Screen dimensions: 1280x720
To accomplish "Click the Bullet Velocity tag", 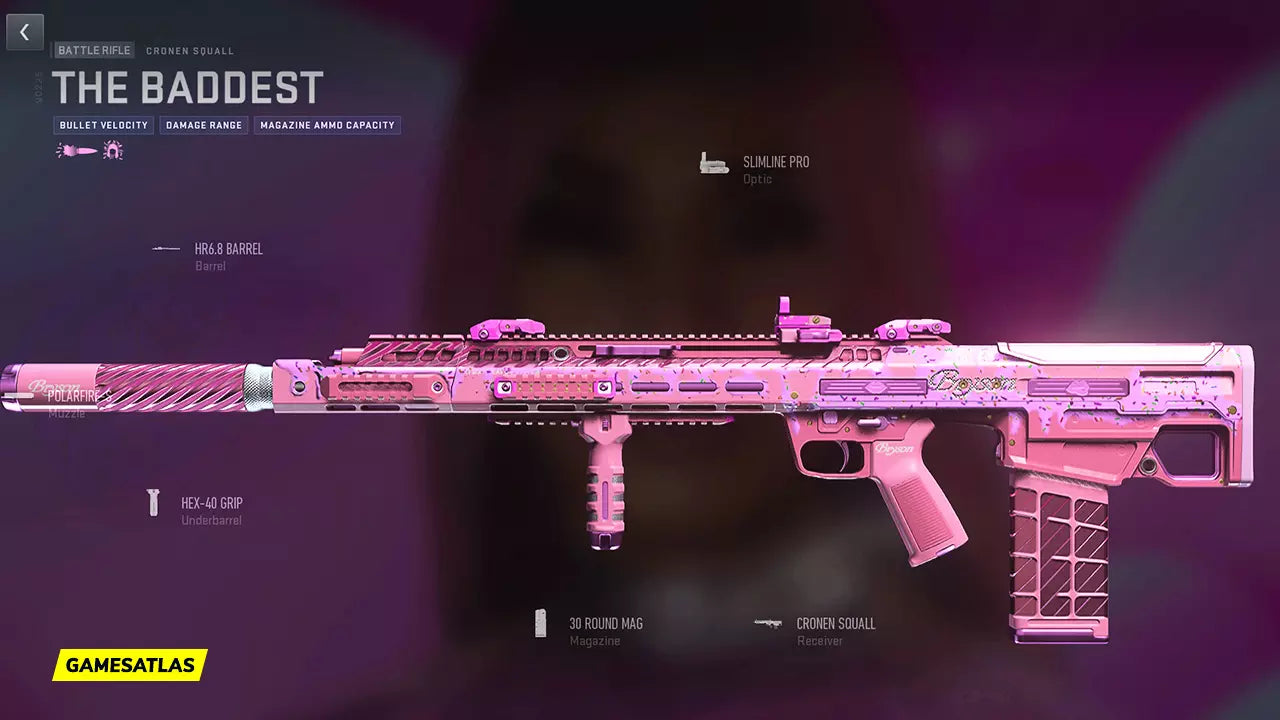I will tap(104, 126).
